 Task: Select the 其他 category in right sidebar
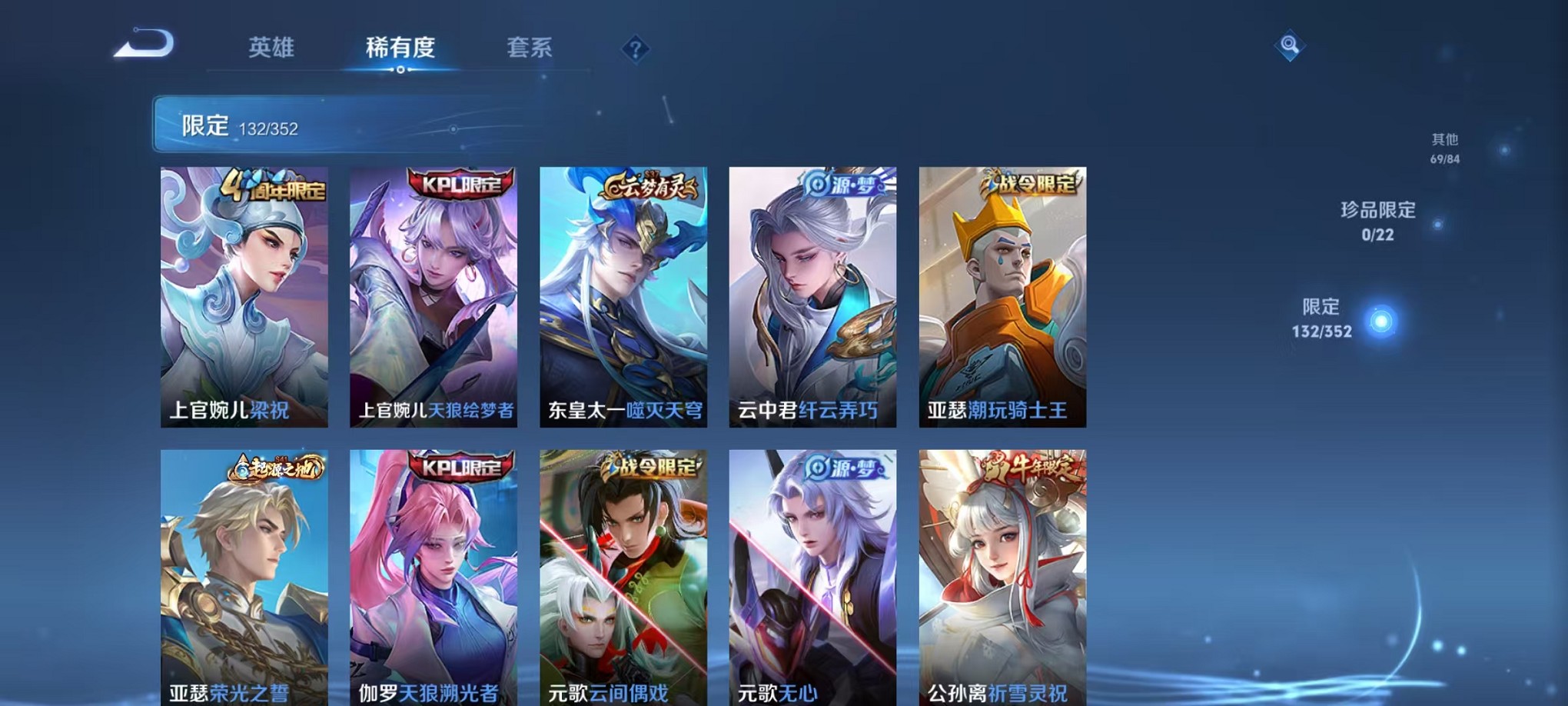pyautogui.click(x=1443, y=146)
